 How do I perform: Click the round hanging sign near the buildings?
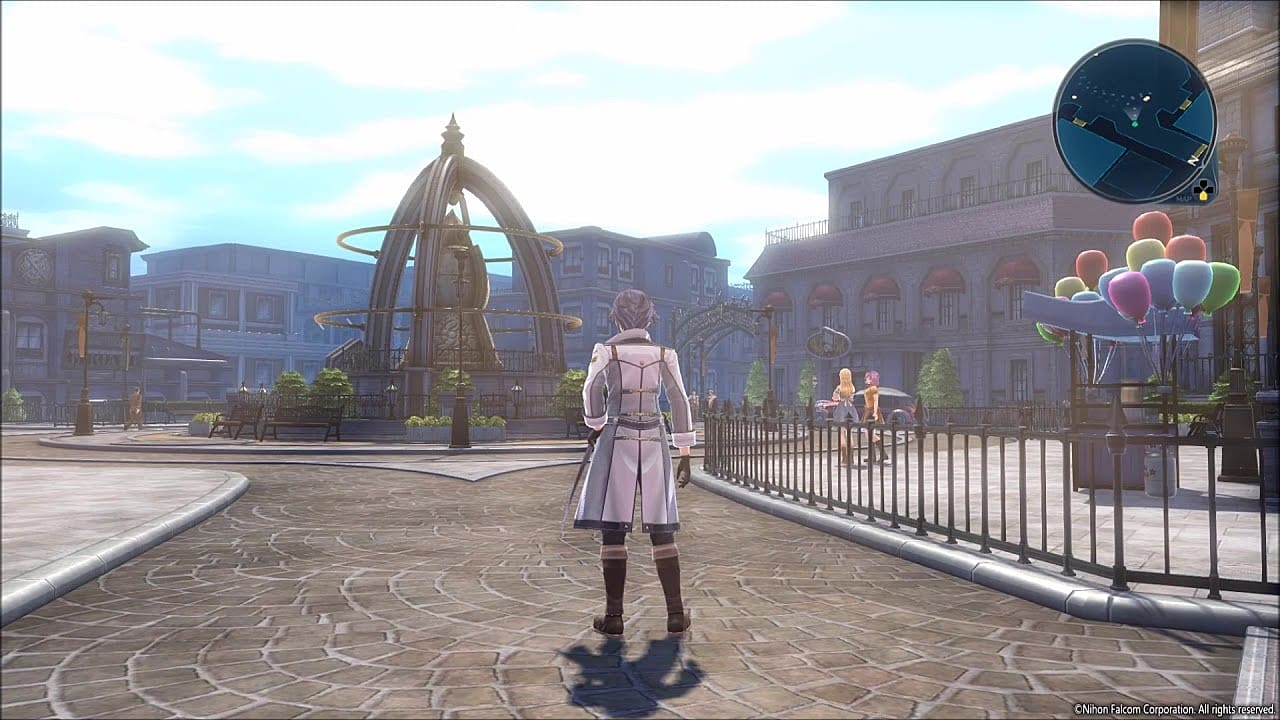826,345
